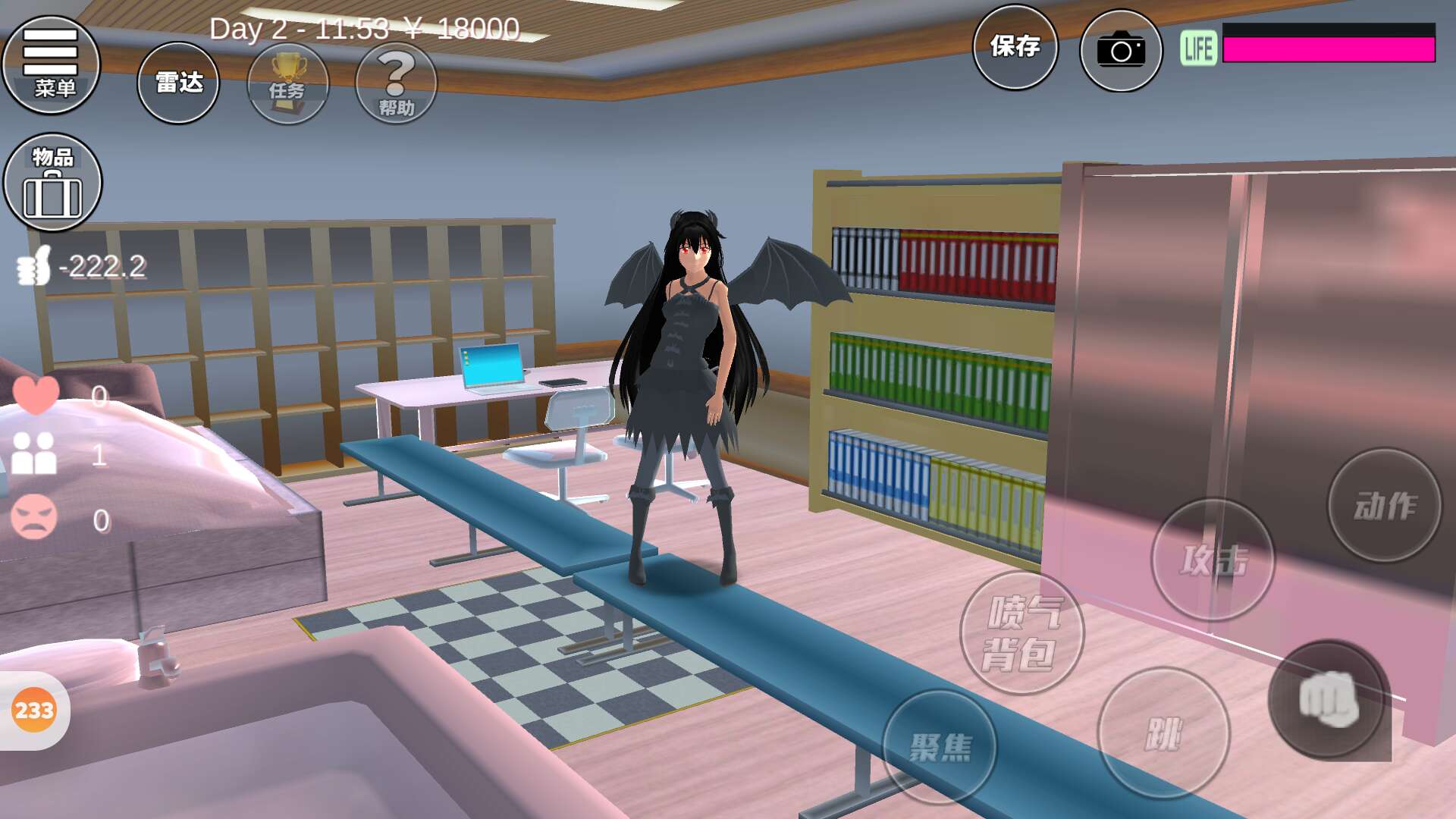Open the 菜单 hamburger menu

51,65
